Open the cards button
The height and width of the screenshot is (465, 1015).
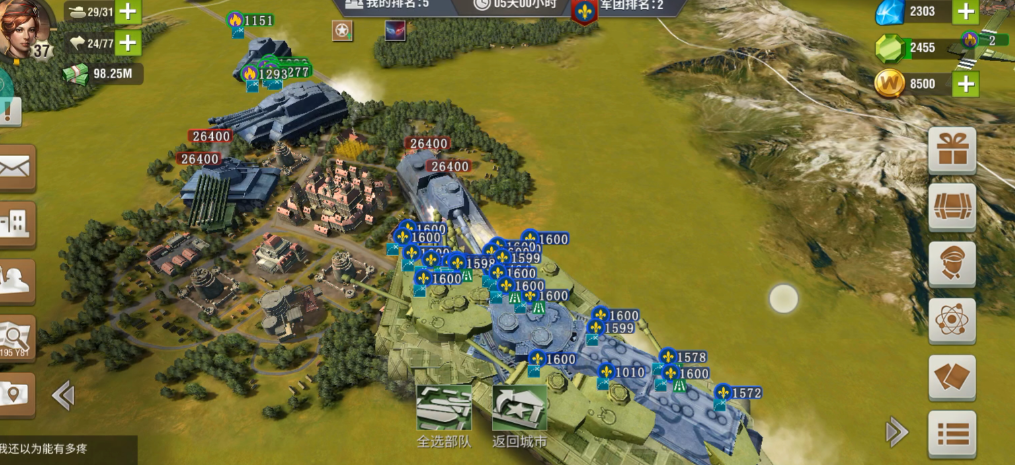click(x=952, y=378)
